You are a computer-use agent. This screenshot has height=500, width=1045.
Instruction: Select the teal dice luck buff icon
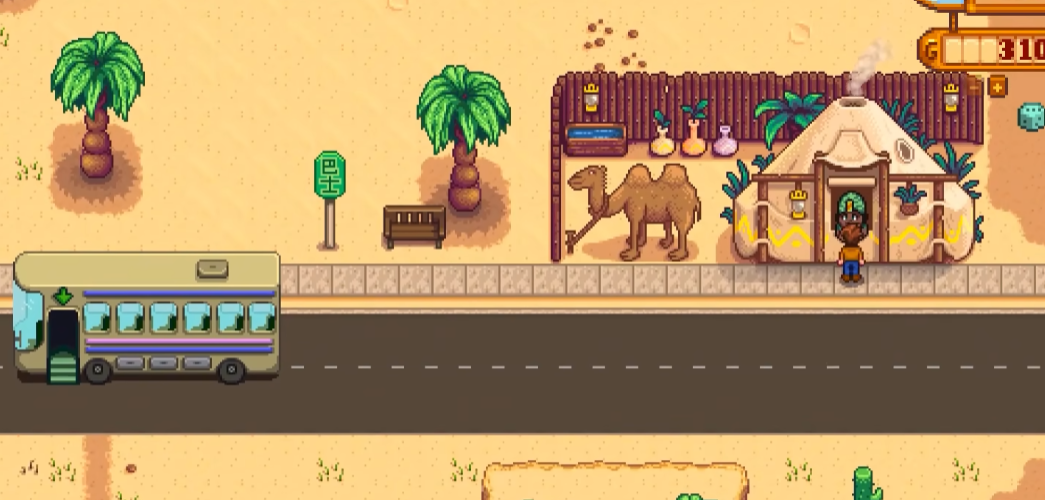coord(1031,117)
